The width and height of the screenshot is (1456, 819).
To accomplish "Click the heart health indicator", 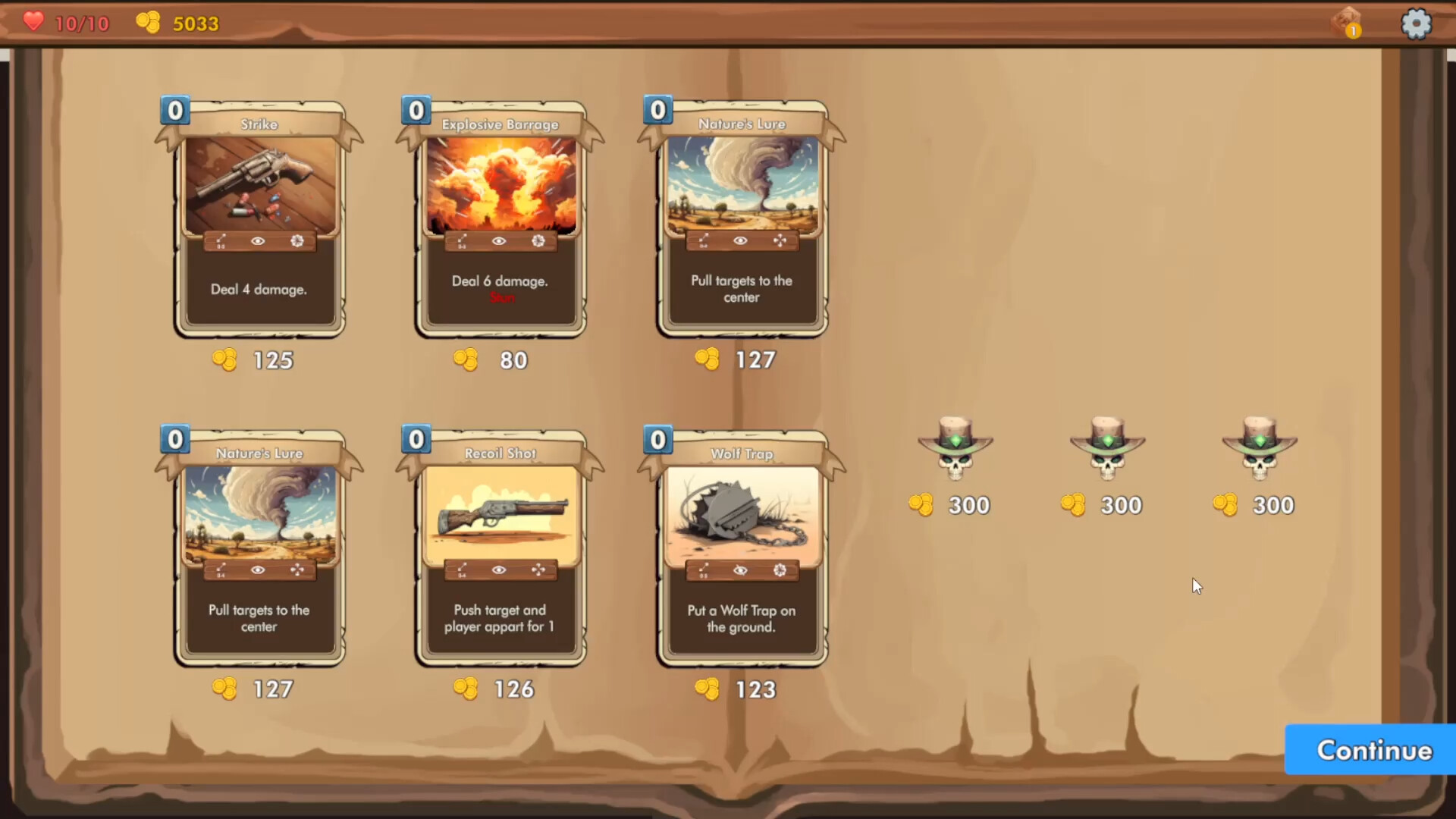I will 33,22.
